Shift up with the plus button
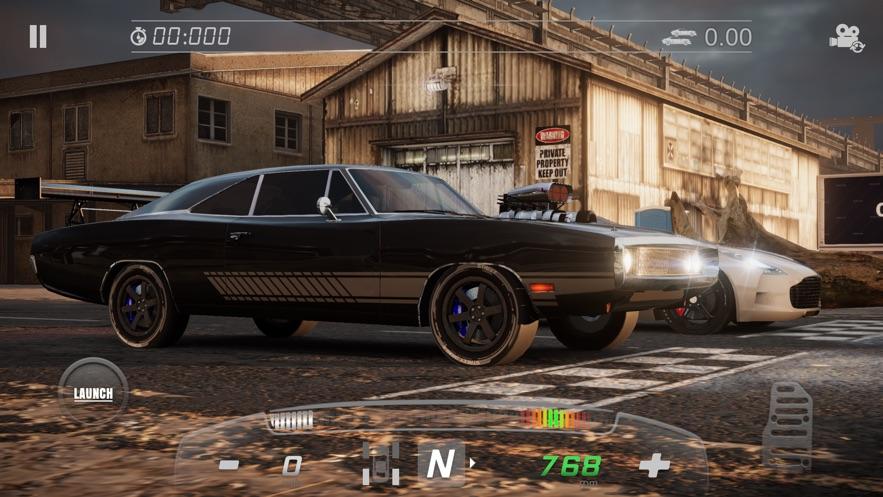This screenshot has width=883, height=497. (x=654, y=465)
